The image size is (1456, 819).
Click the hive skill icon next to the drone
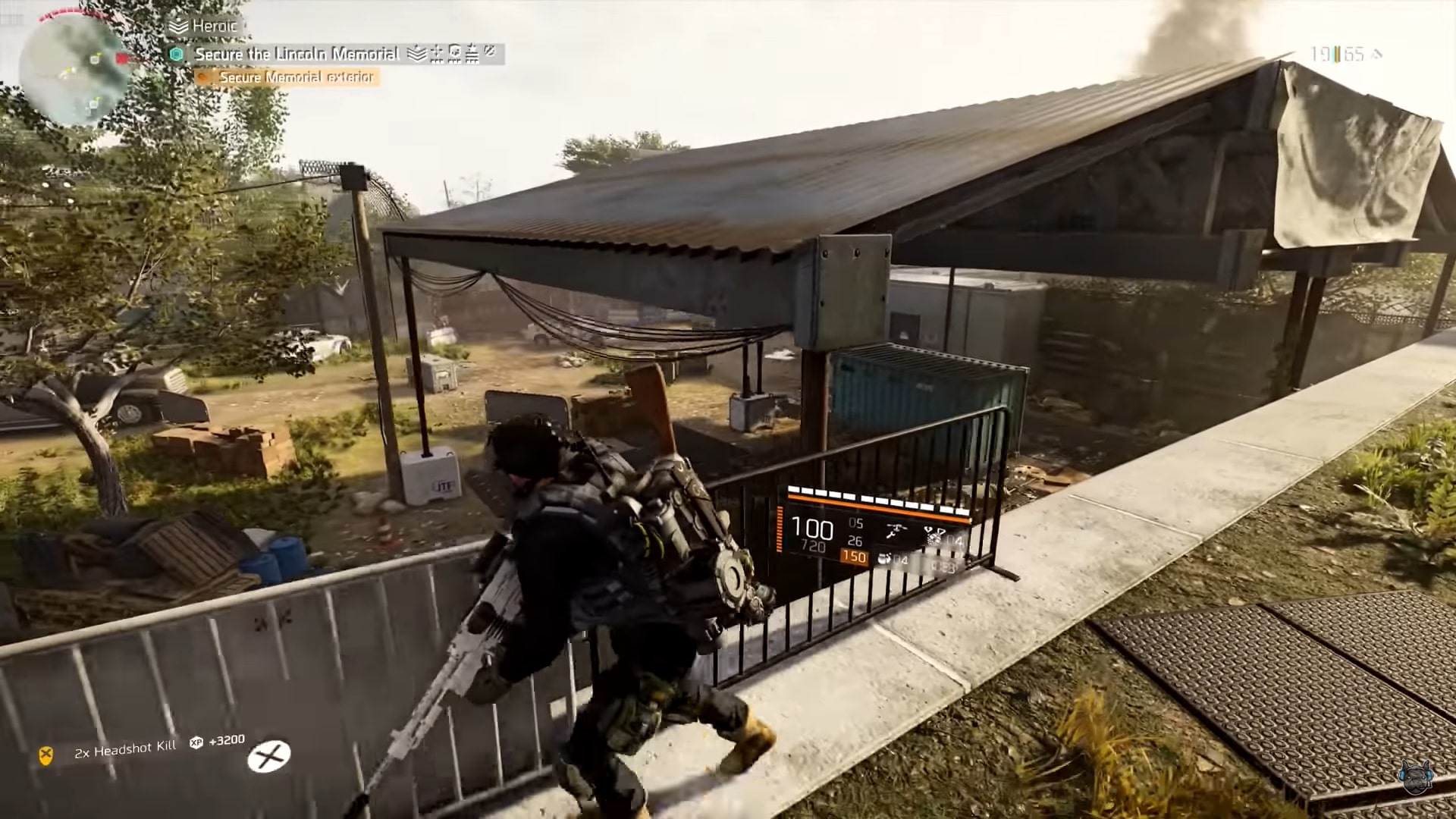[934, 536]
